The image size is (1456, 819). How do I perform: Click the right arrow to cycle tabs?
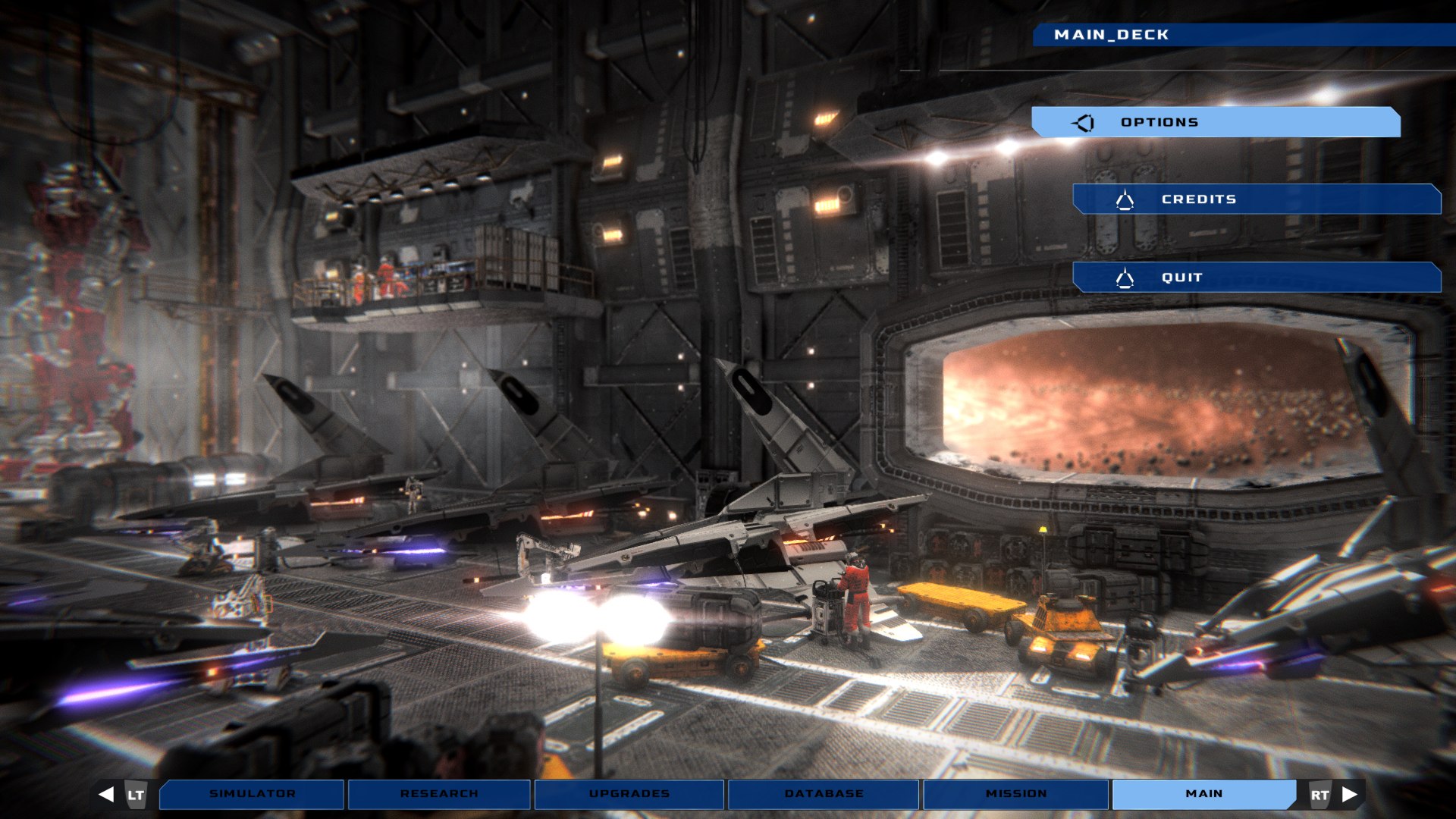[x=1349, y=794]
